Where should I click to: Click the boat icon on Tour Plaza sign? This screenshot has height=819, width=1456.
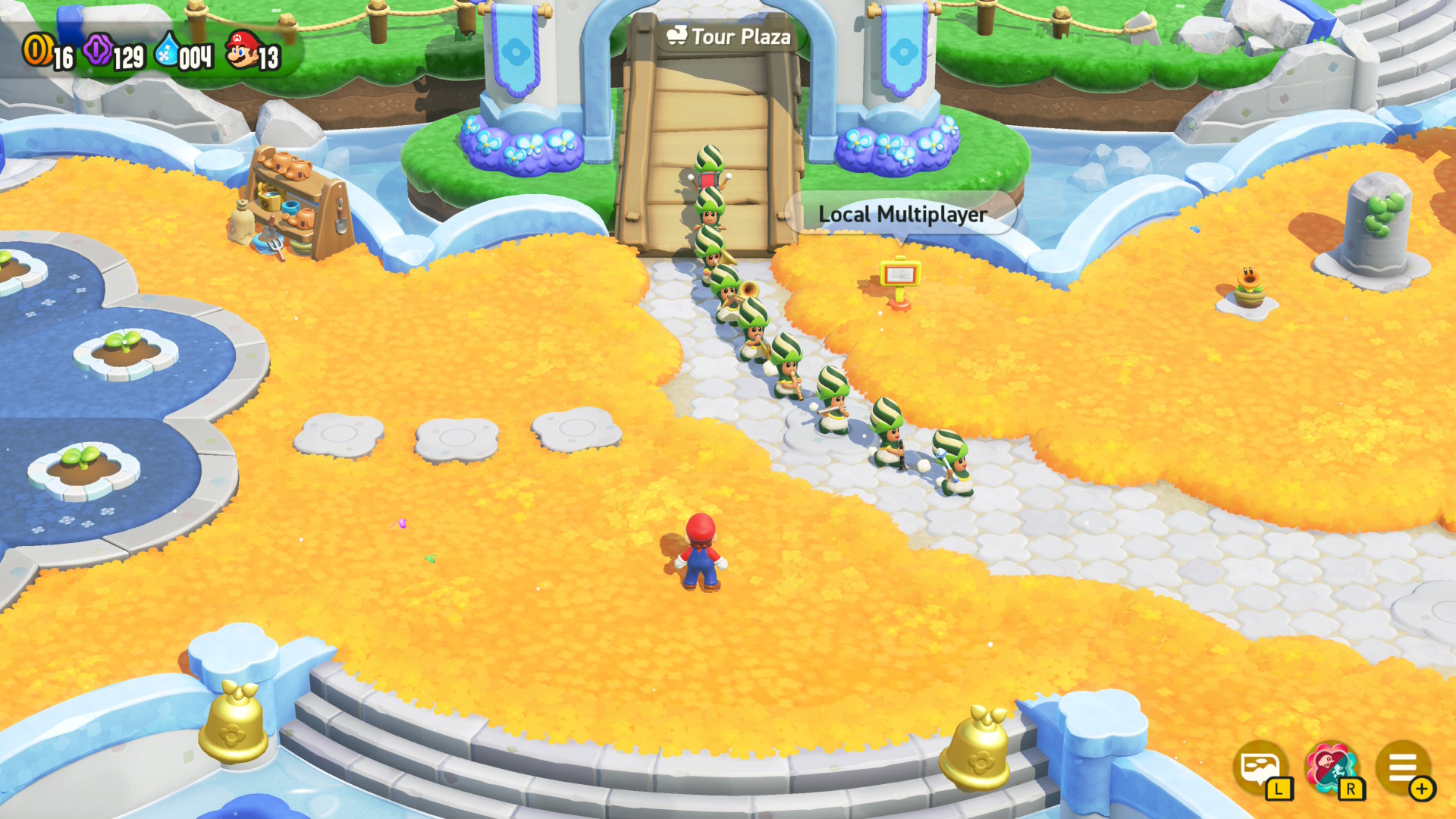pyautogui.click(x=679, y=36)
